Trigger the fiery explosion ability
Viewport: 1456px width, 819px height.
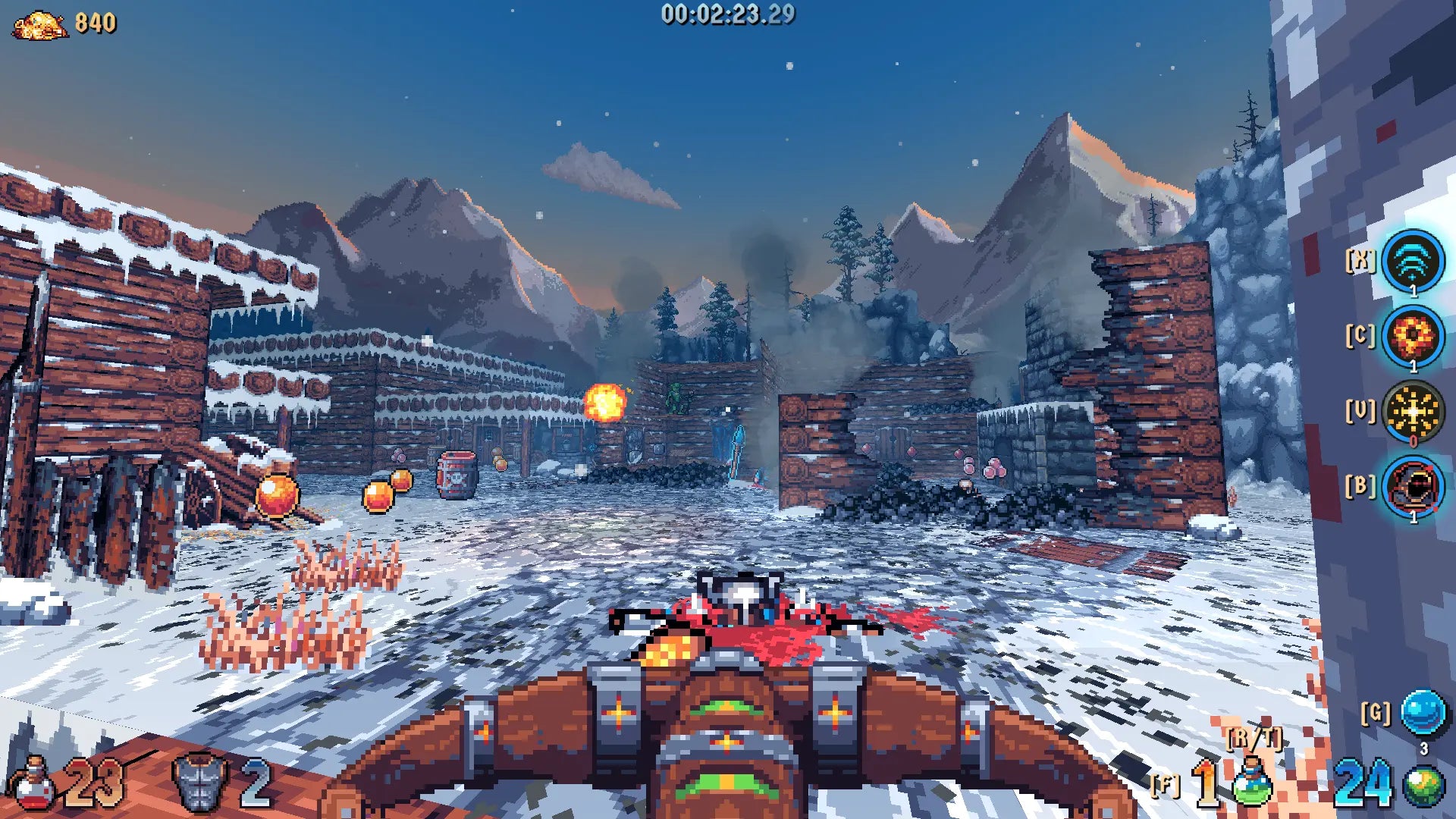tap(1412, 336)
